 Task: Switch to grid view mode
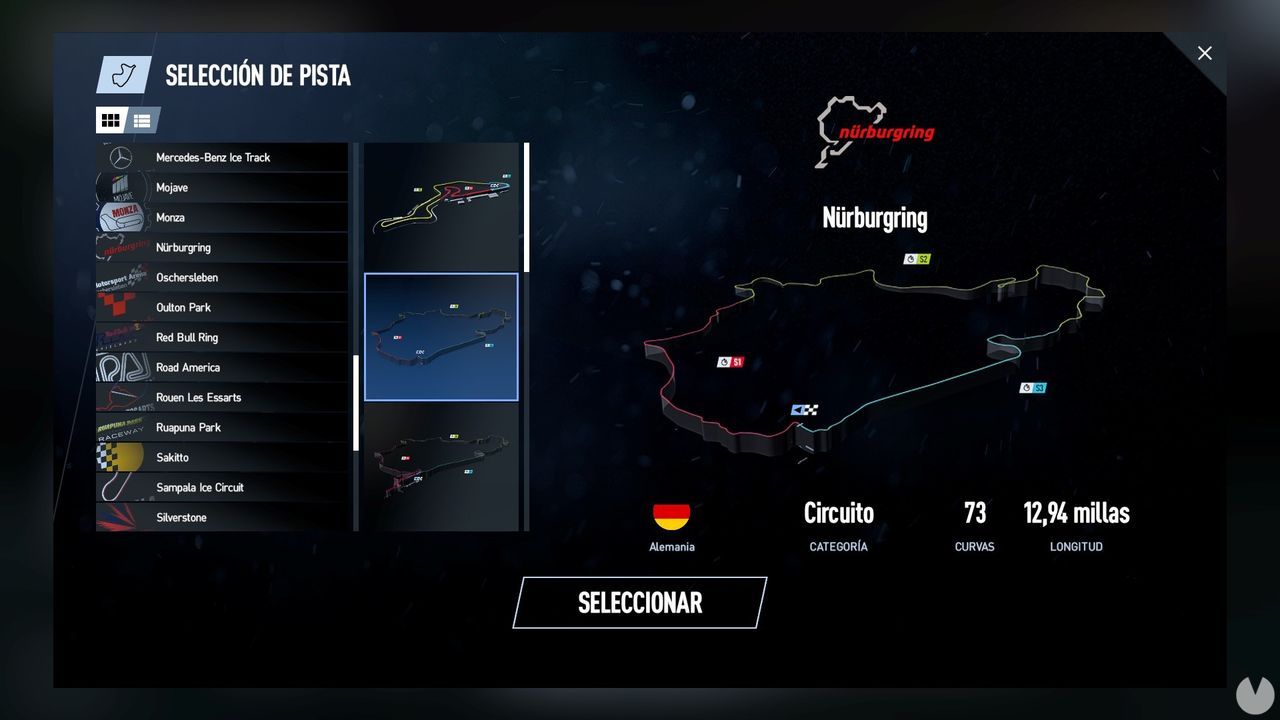[x=110, y=120]
